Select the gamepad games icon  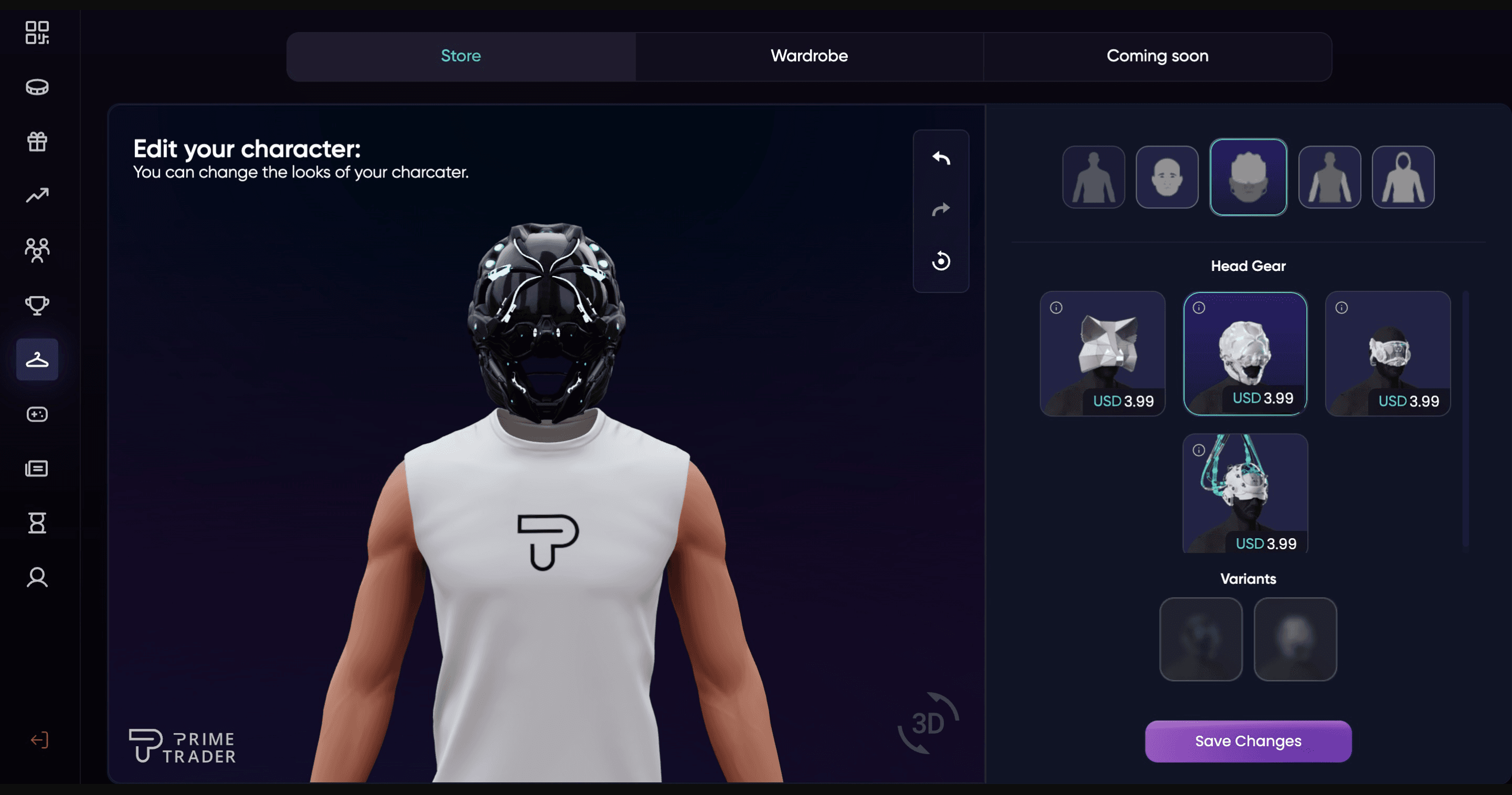37,414
